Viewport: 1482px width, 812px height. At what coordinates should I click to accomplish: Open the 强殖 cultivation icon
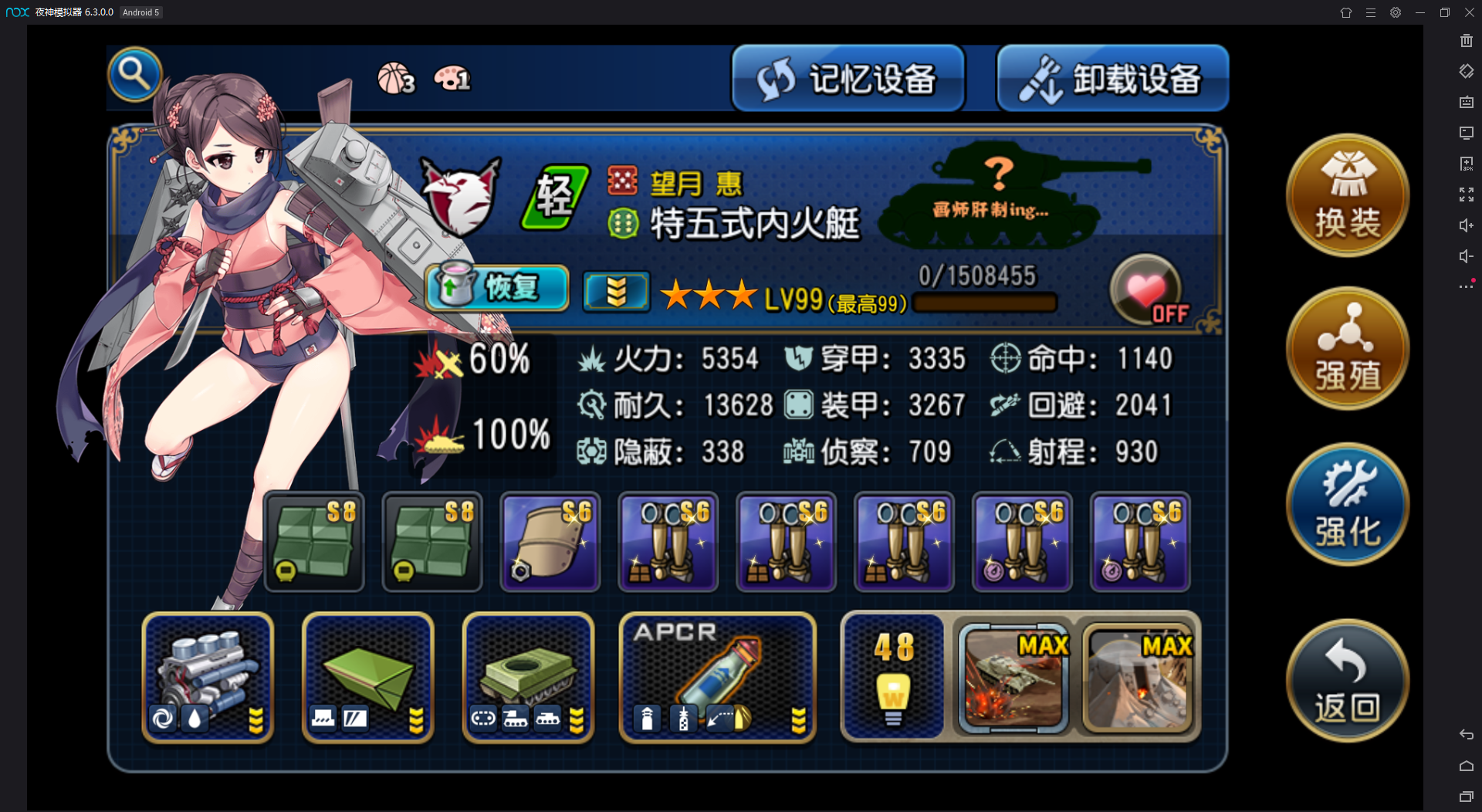pos(1347,348)
